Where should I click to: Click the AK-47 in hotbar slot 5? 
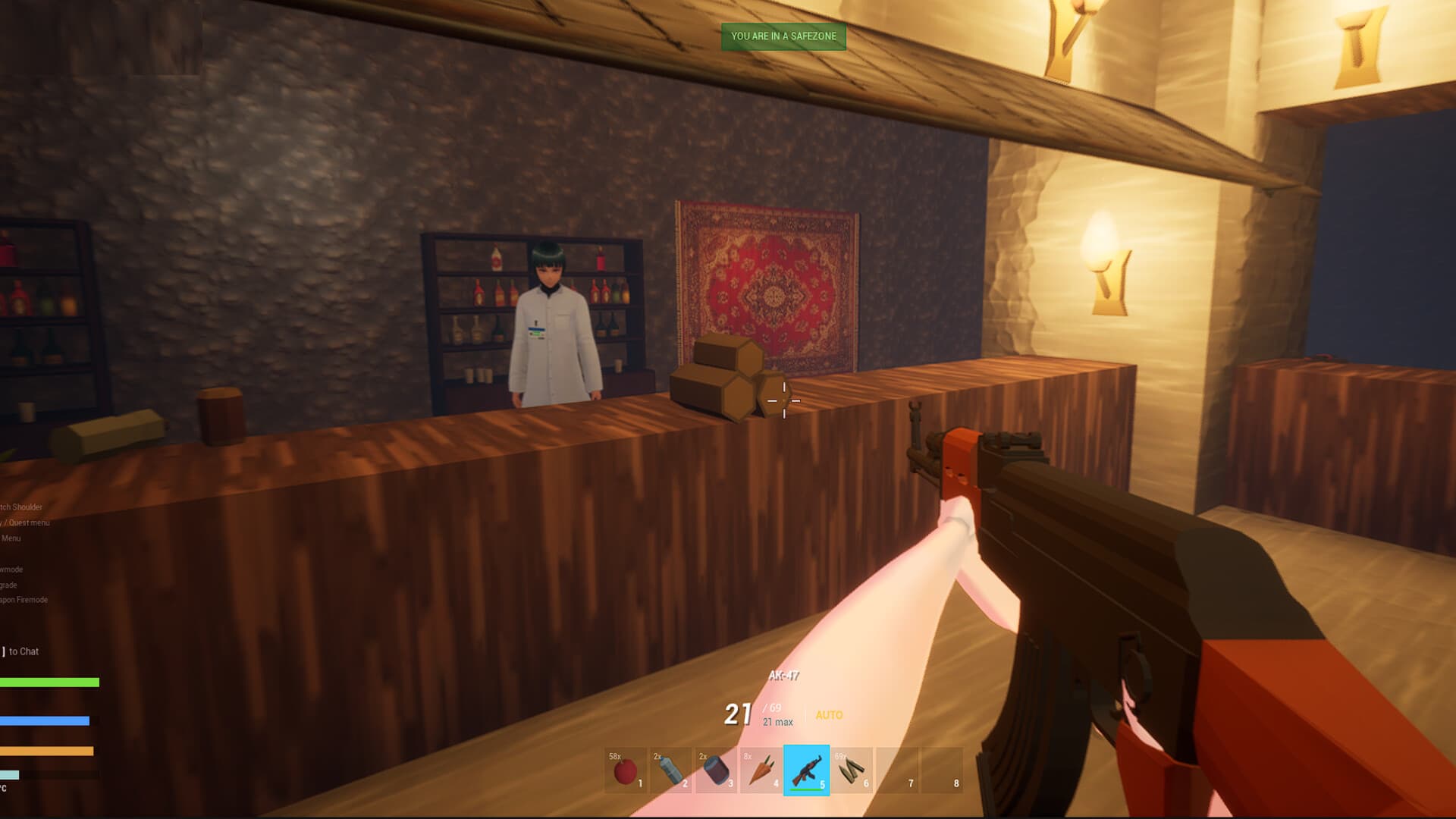click(x=805, y=771)
